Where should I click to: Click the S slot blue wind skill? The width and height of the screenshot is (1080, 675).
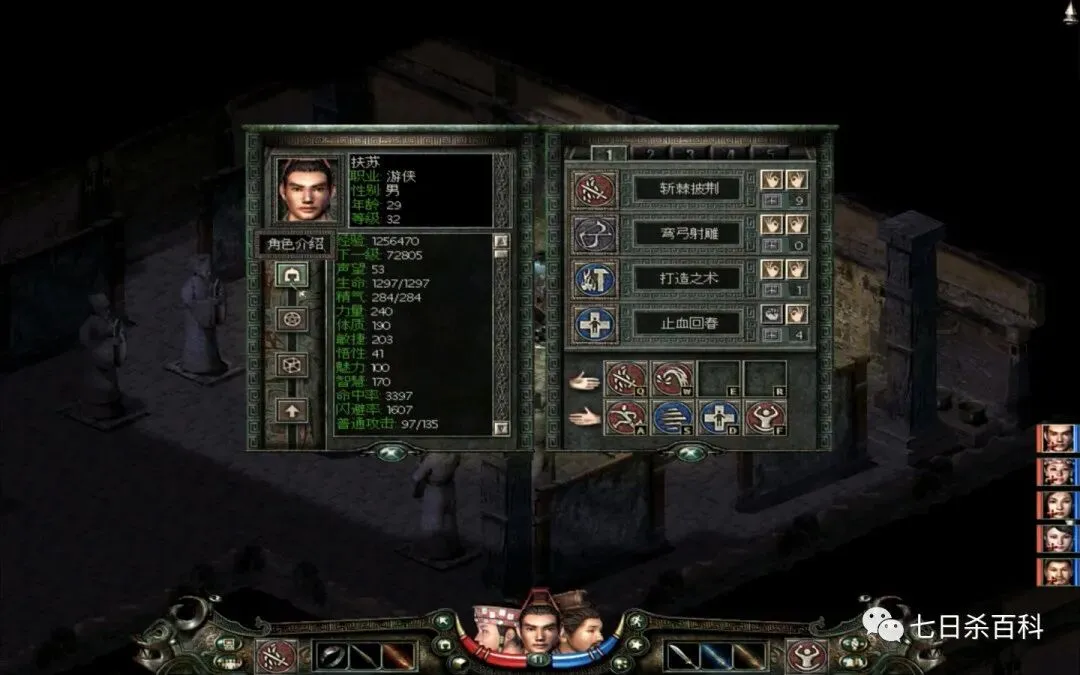pos(672,417)
